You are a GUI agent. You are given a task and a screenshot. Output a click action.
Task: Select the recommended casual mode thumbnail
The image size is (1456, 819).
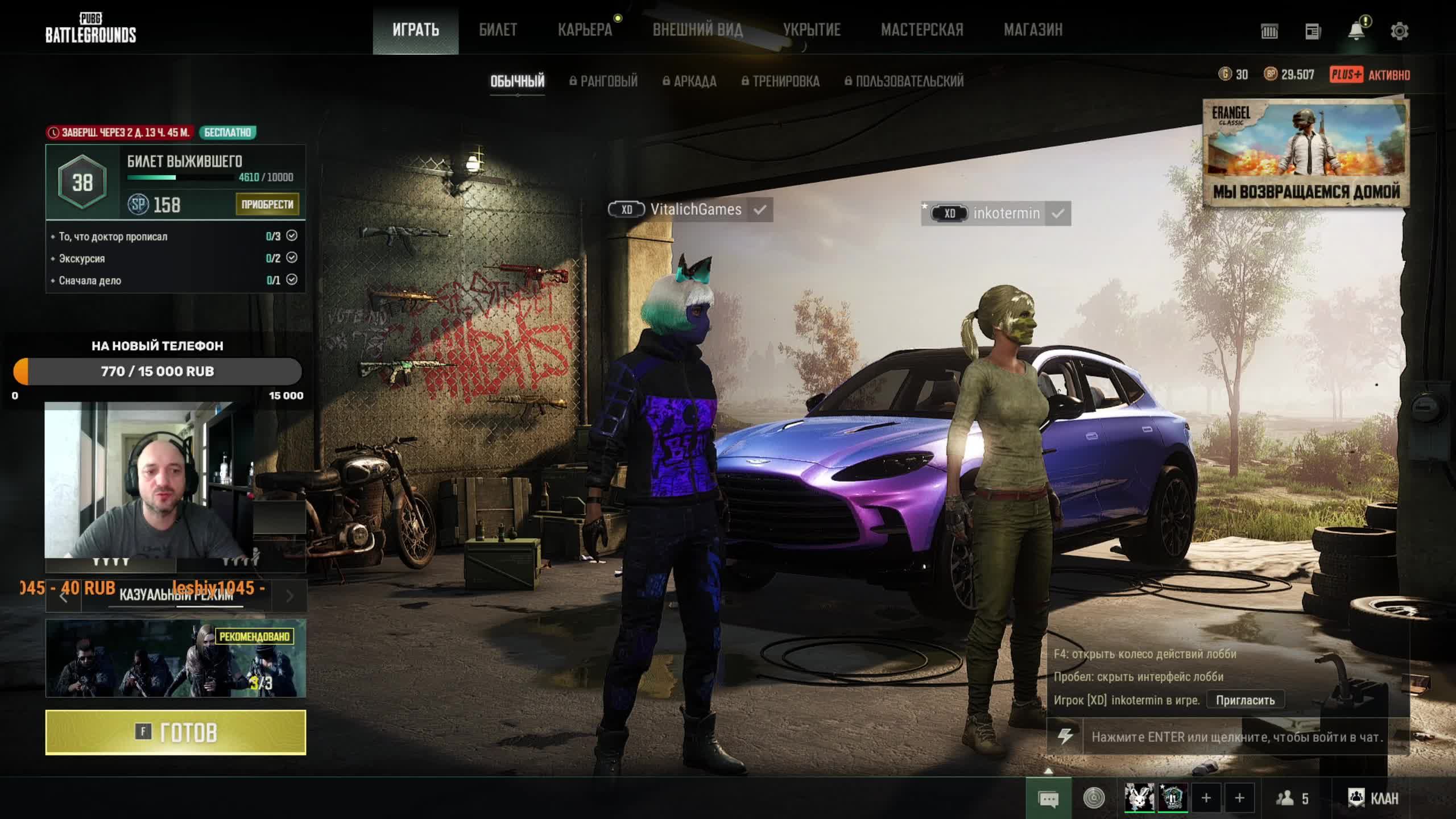point(176,658)
